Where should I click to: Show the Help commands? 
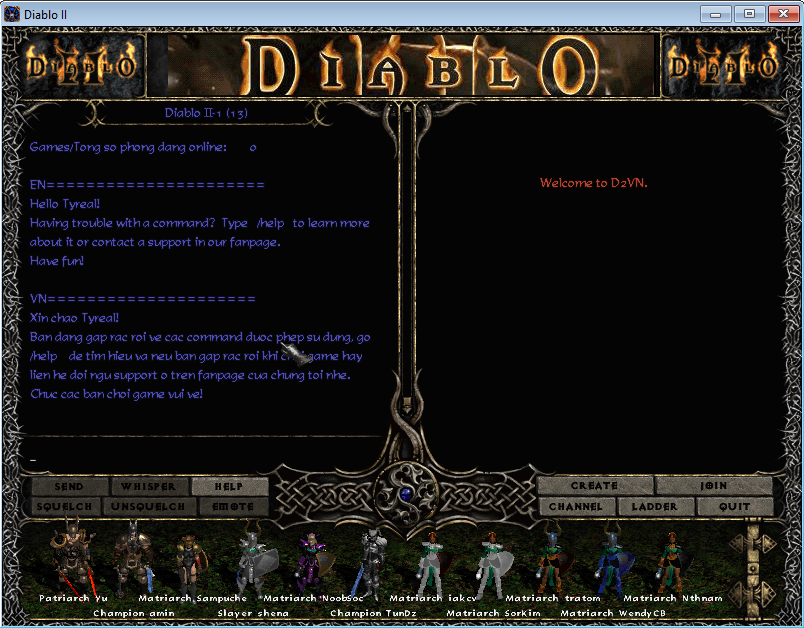point(229,487)
